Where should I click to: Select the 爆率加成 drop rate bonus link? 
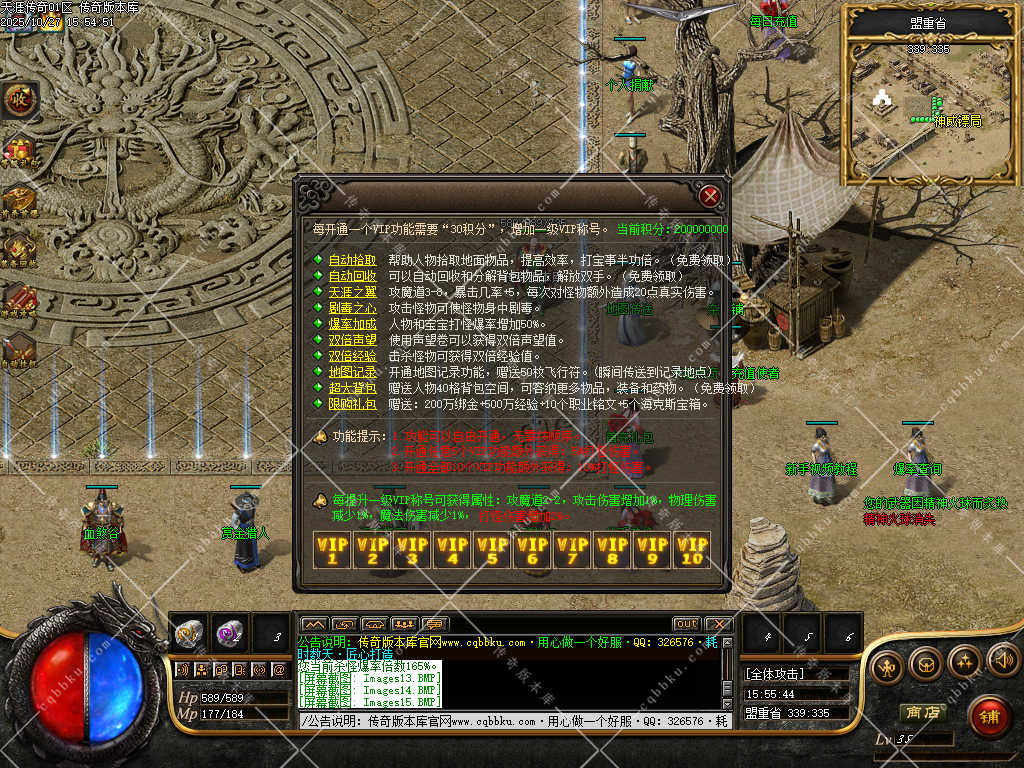click(352, 324)
